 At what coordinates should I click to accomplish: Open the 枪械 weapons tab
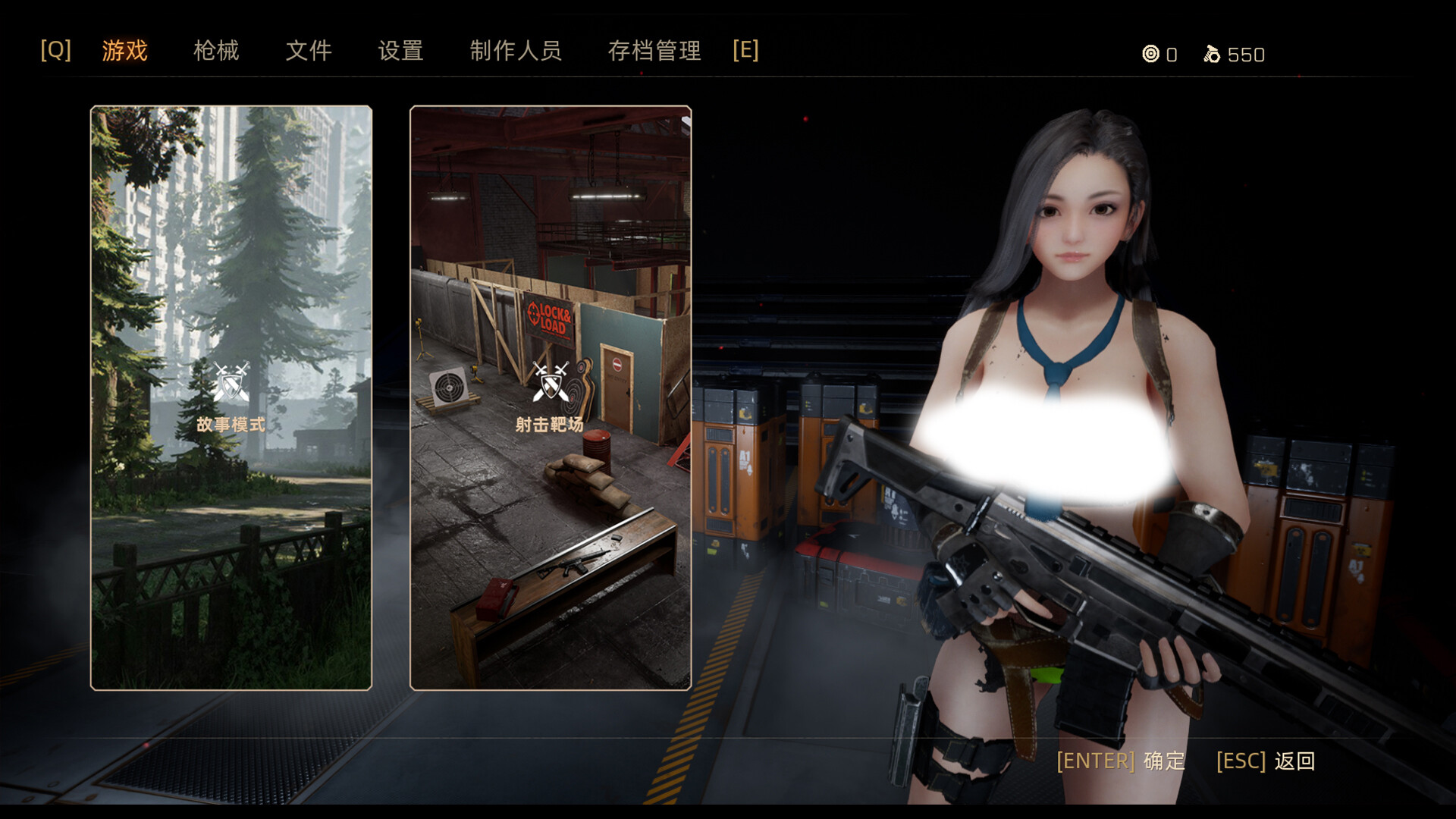point(216,51)
